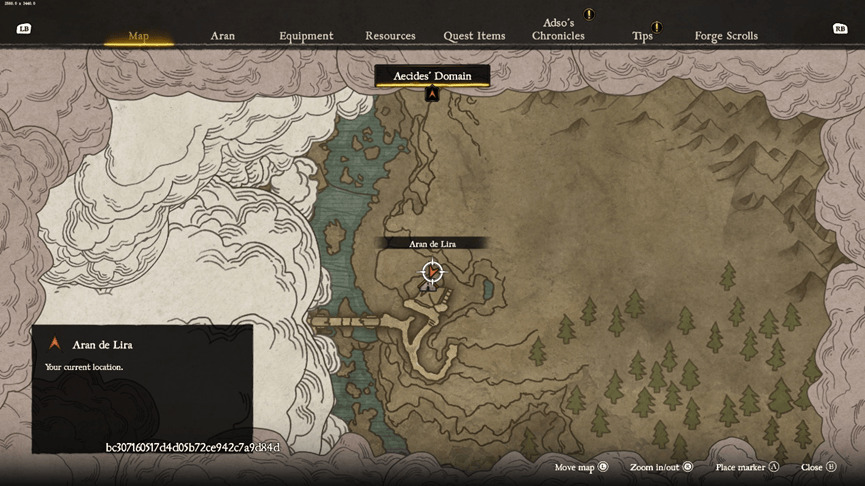Show the Resources tab
Image resolution: width=865 pixels, height=486 pixels.
(x=390, y=36)
